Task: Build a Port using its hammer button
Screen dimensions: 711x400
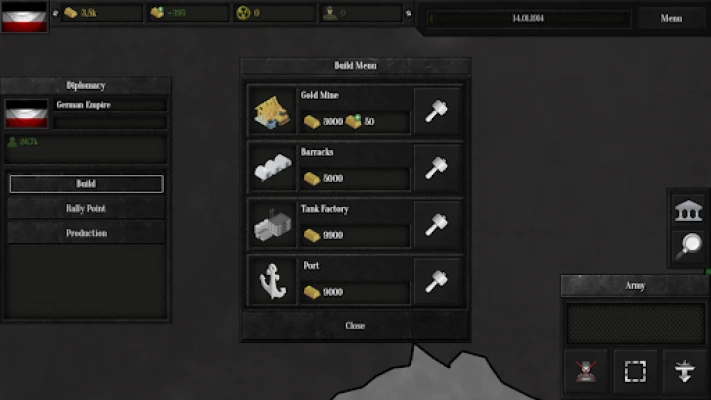Action: [437, 281]
